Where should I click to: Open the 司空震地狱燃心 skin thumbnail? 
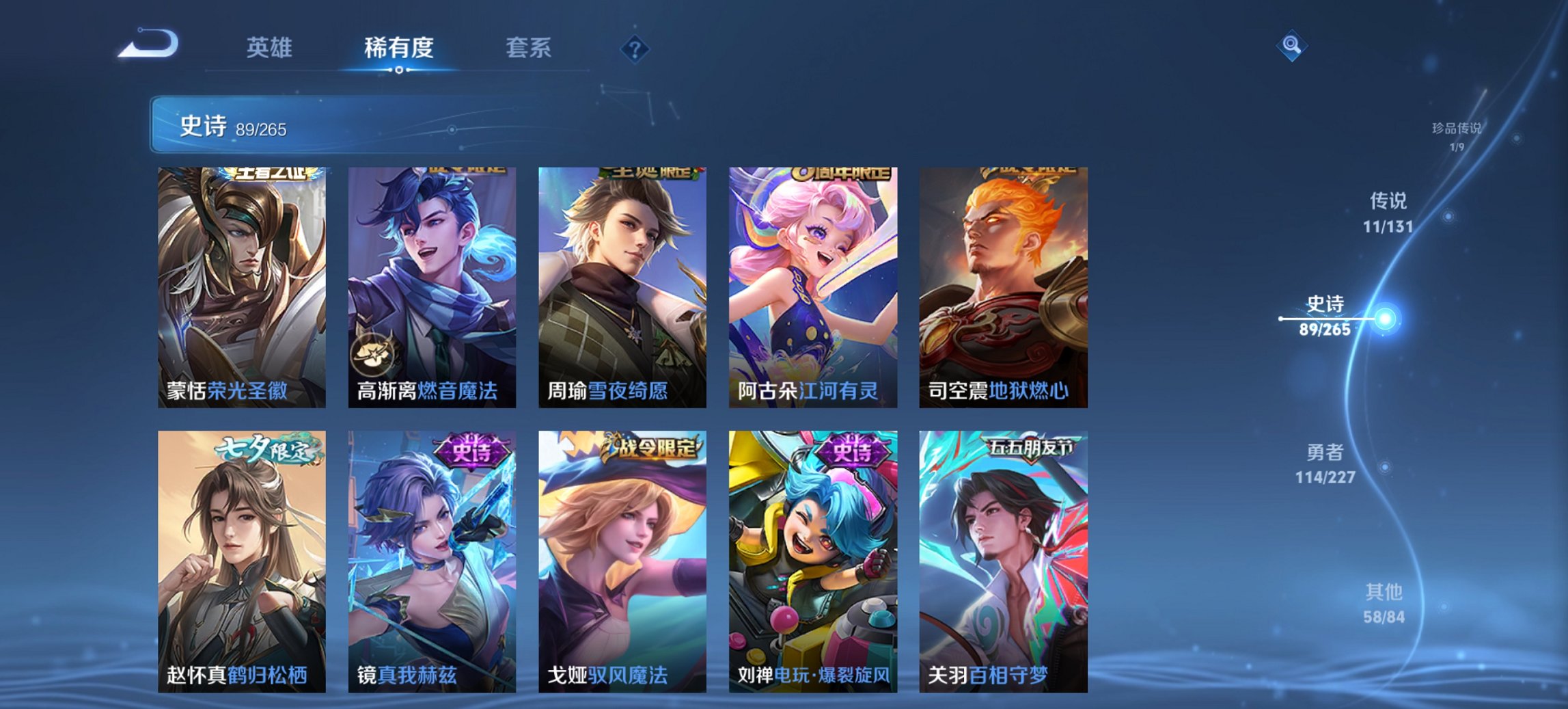1003,287
